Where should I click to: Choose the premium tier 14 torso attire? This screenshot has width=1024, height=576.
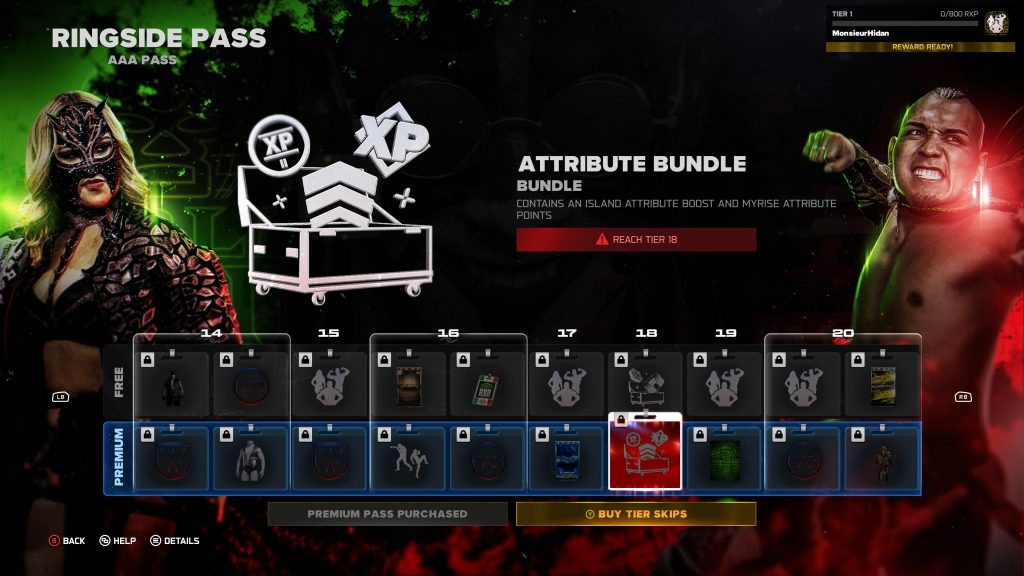250,458
